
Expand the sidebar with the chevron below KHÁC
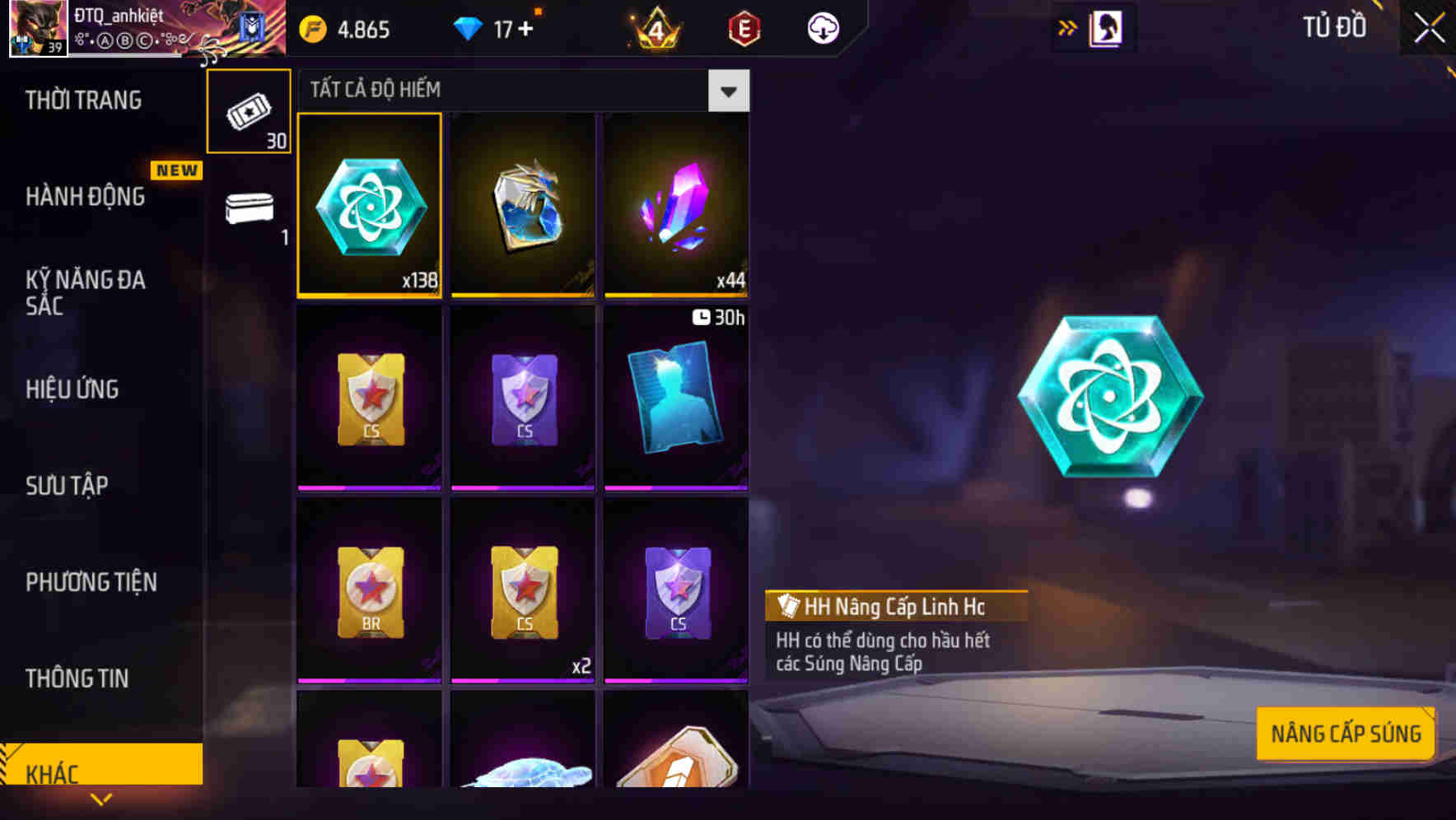(x=101, y=798)
